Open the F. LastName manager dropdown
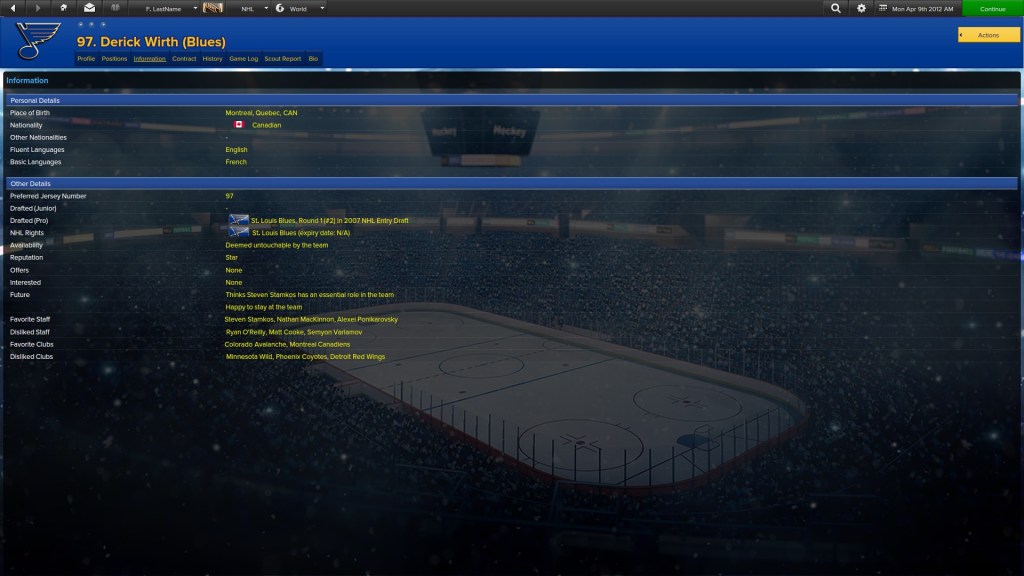 (x=170, y=8)
